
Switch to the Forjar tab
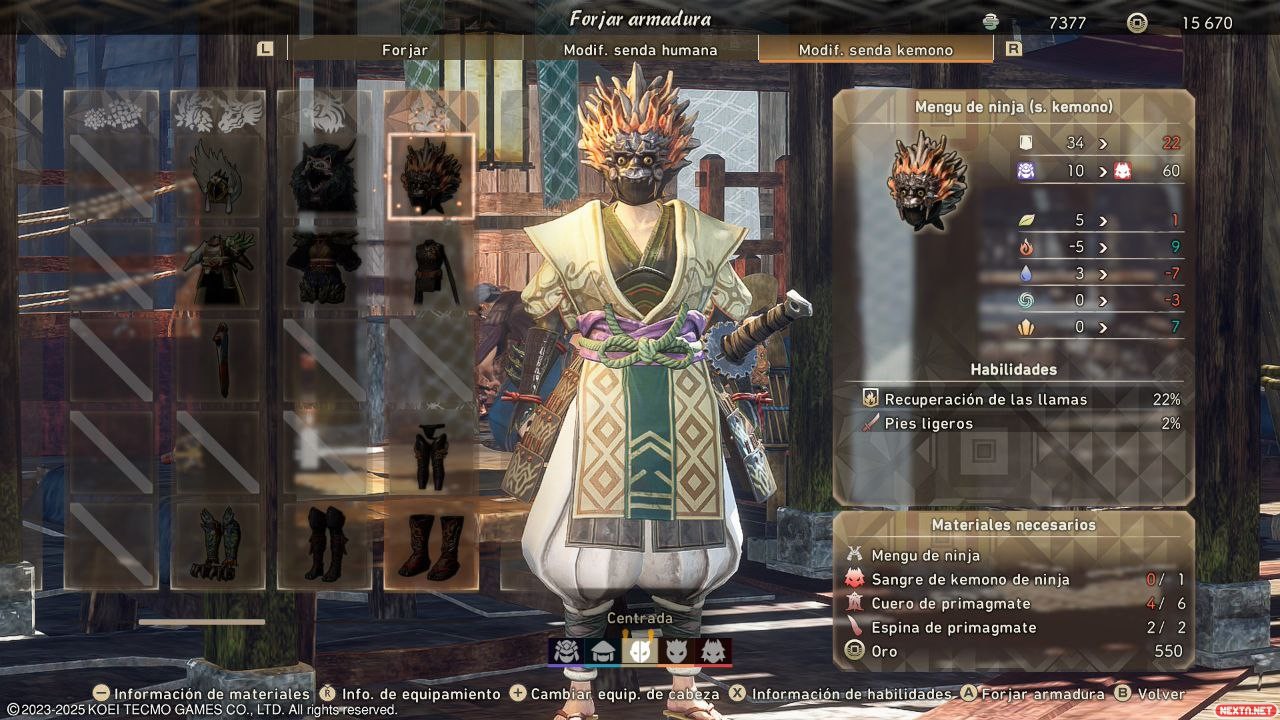coord(405,50)
